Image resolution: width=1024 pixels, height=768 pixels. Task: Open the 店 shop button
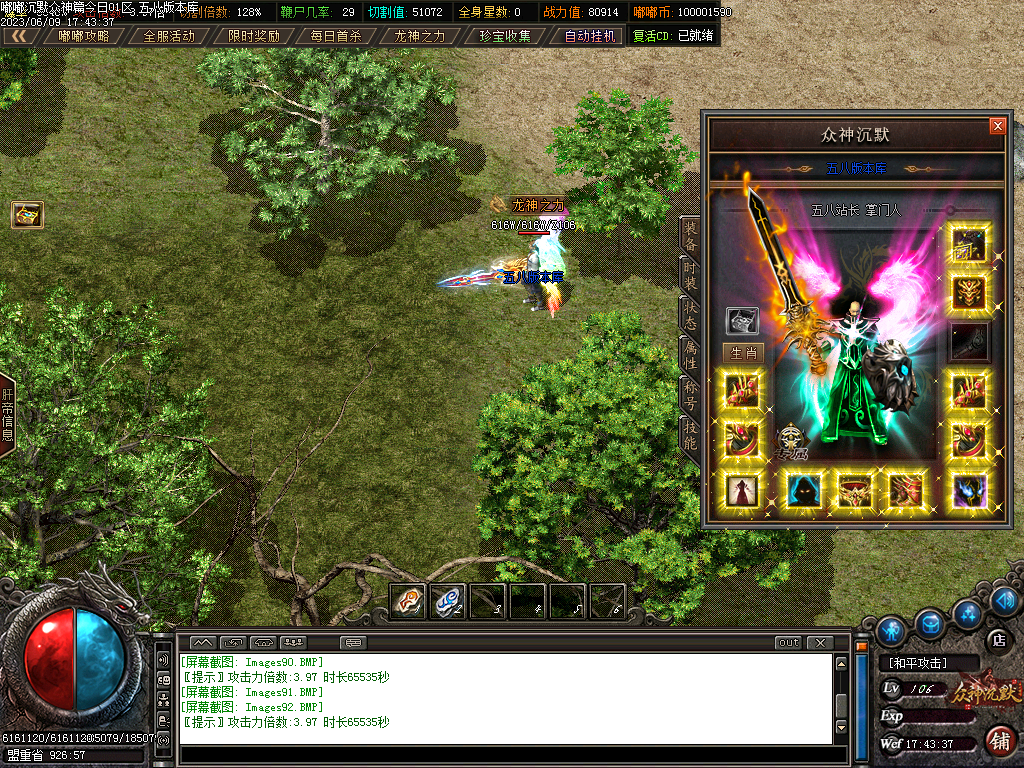(997, 639)
